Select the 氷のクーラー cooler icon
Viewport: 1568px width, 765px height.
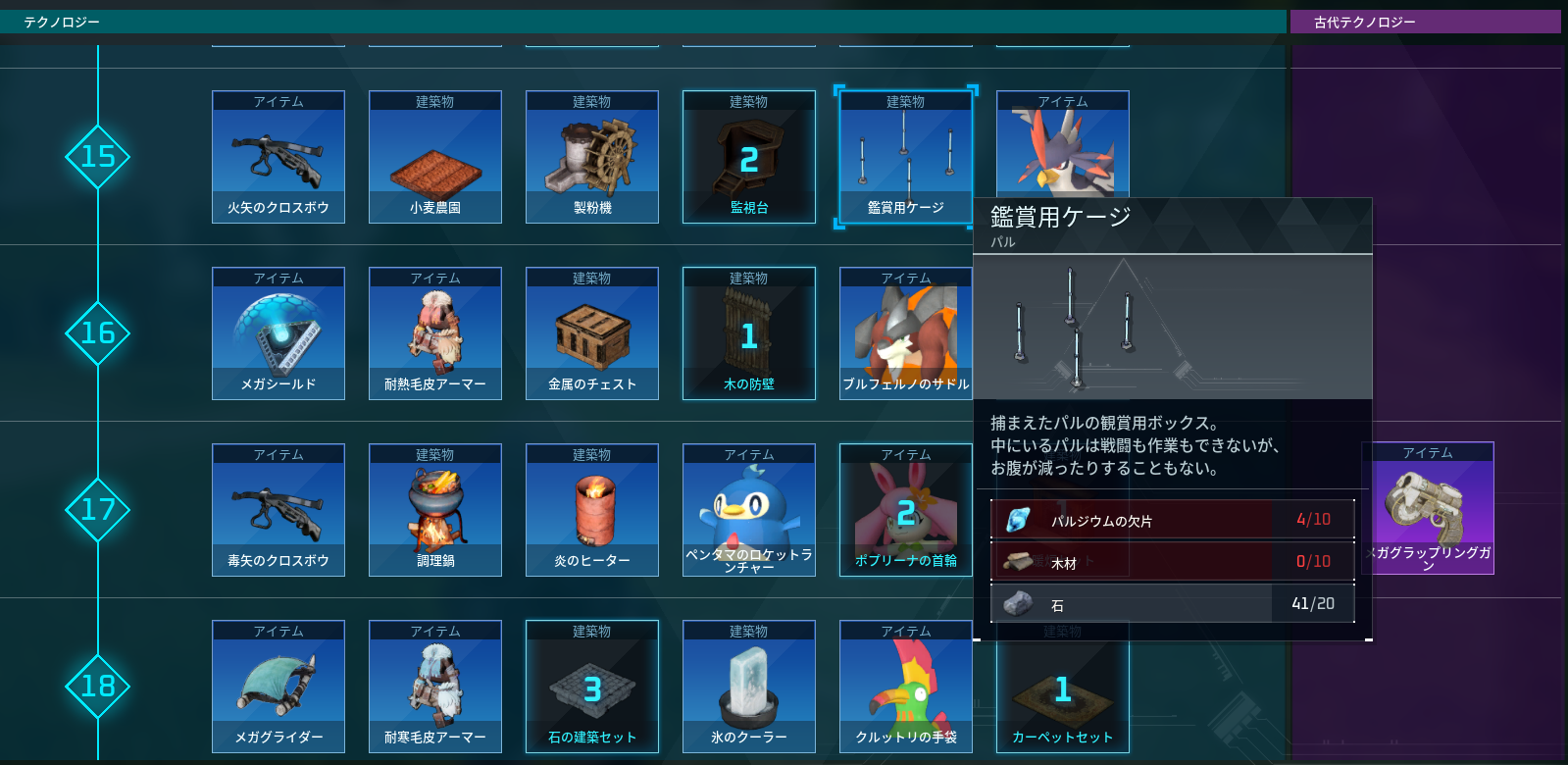pyautogui.click(x=748, y=687)
